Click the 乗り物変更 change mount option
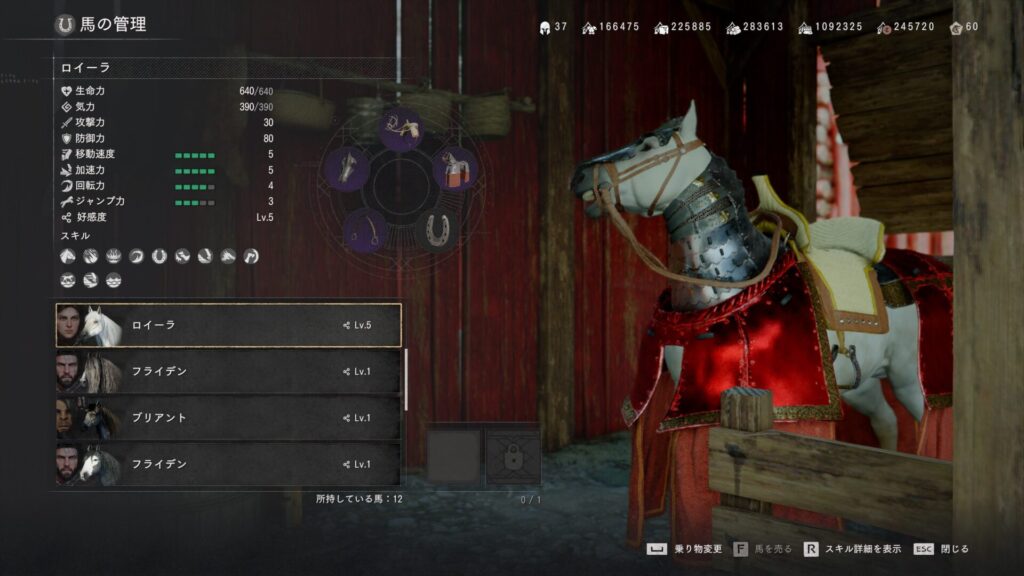The image size is (1024, 576). click(690, 549)
